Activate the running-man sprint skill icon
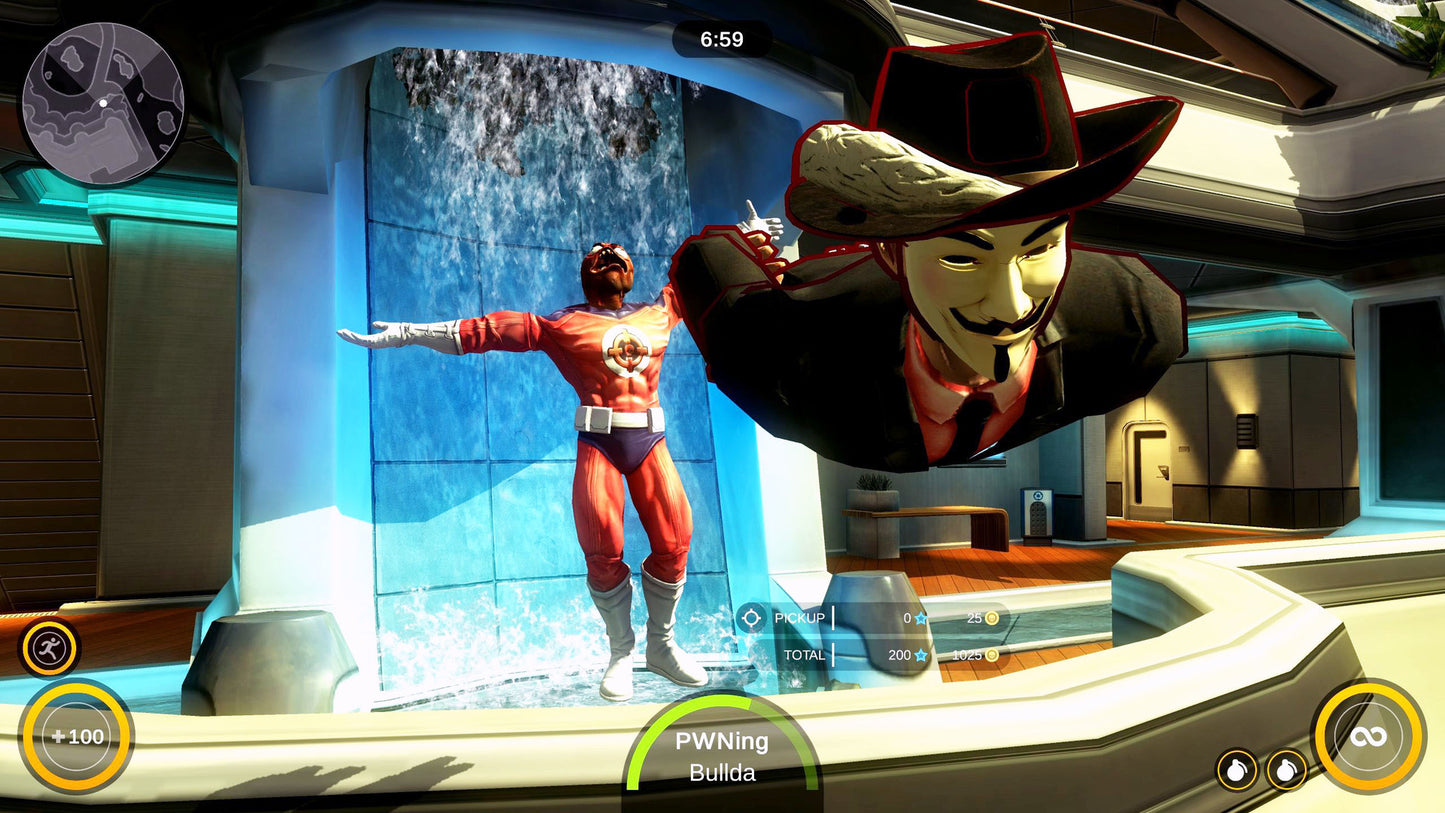1445x813 pixels. pyautogui.click(x=49, y=650)
